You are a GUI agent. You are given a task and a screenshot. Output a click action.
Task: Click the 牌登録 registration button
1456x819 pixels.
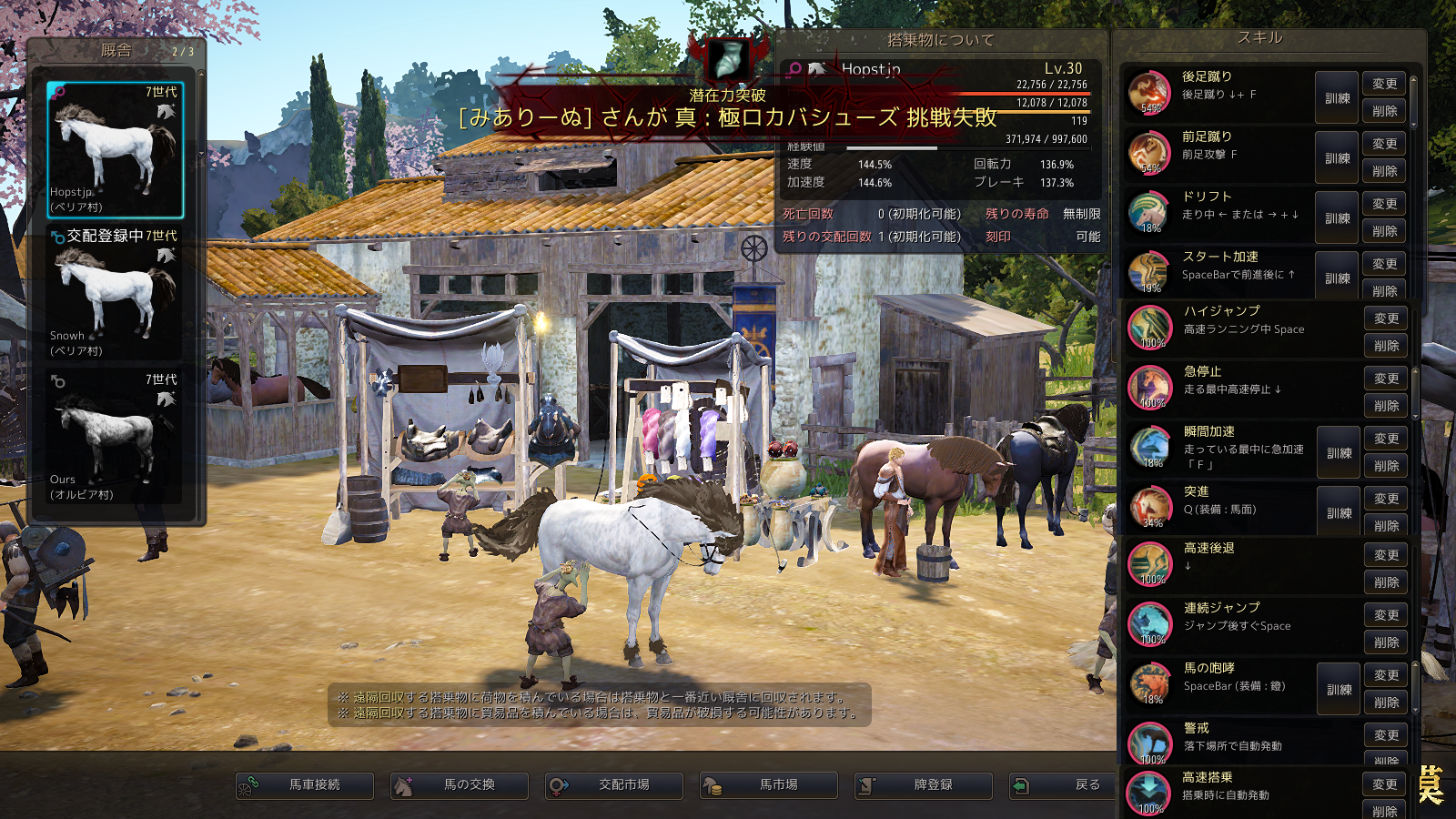[x=924, y=784]
